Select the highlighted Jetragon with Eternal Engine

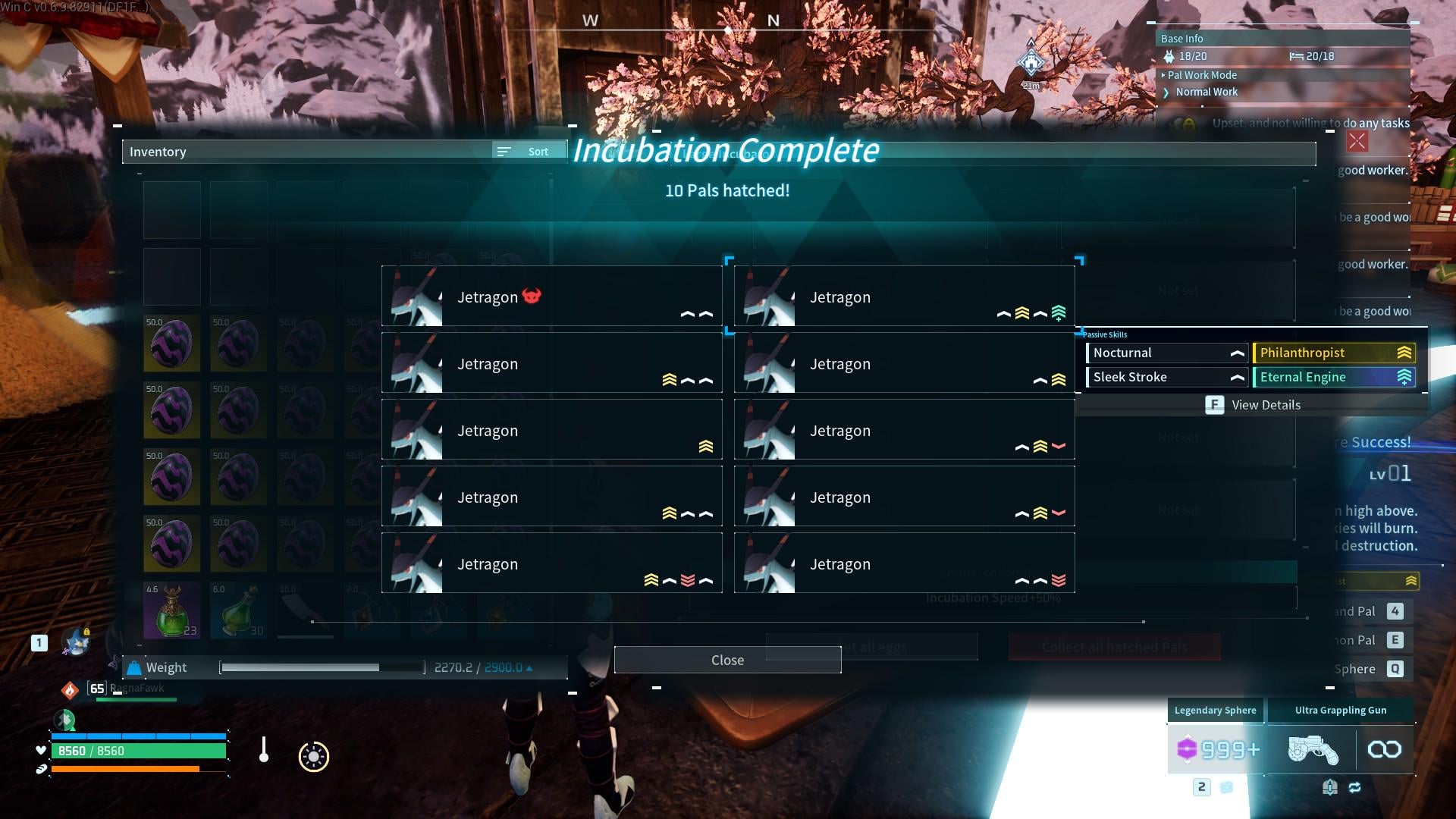pyautogui.click(x=904, y=297)
